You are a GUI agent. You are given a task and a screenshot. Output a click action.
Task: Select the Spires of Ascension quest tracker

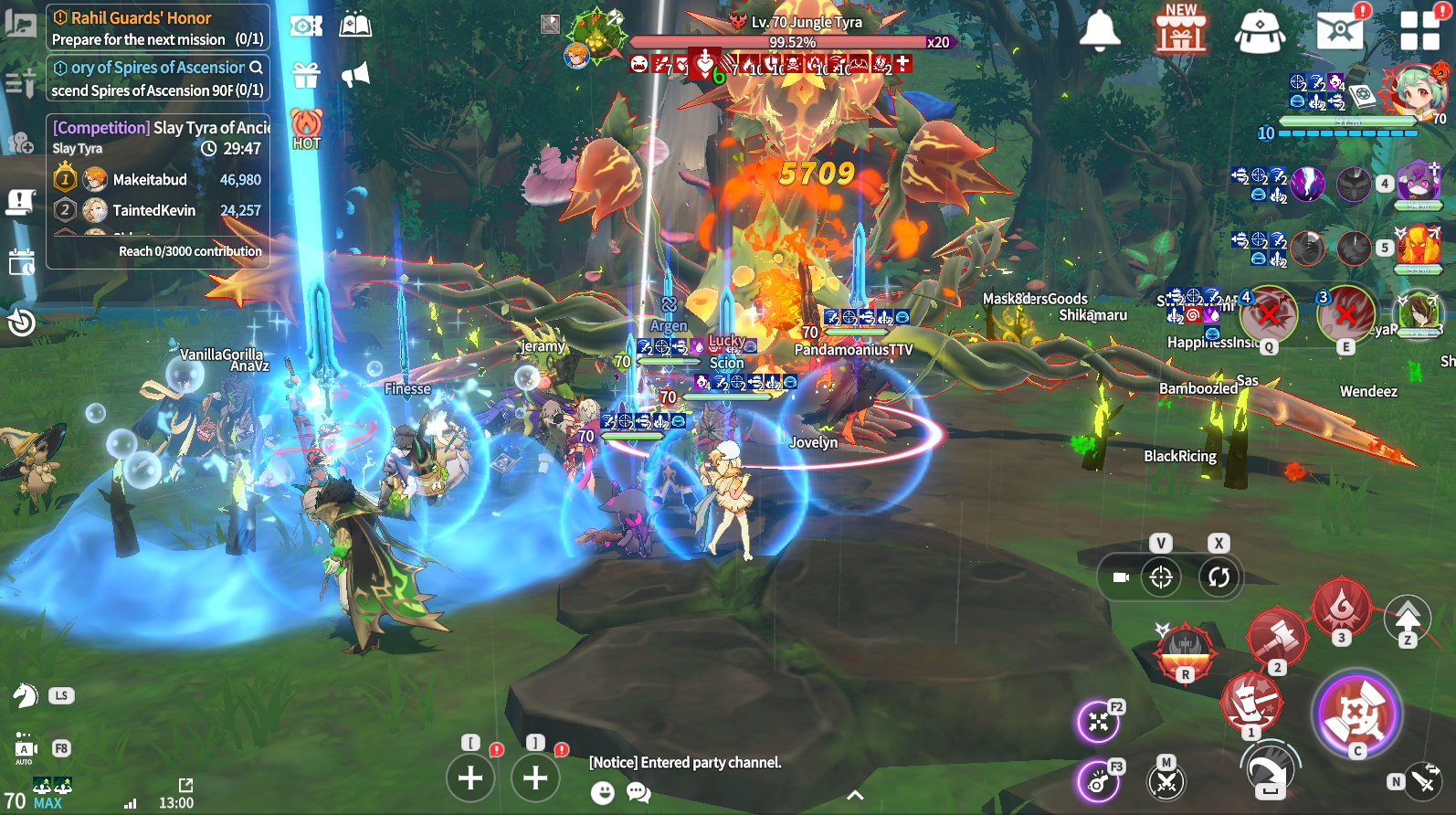coord(157,79)
